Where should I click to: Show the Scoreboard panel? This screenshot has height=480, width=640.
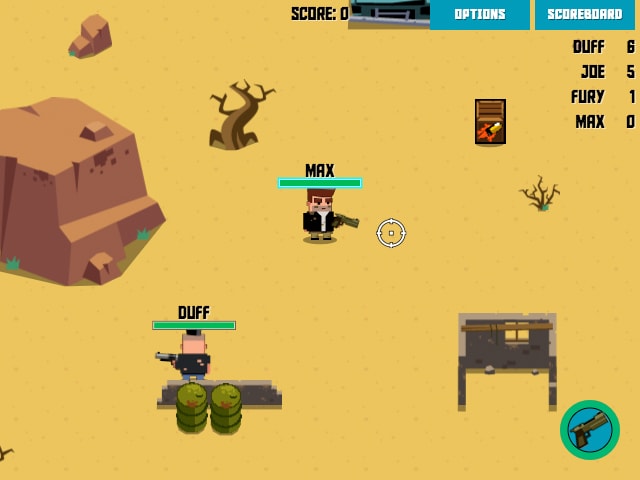pos(585,14)
